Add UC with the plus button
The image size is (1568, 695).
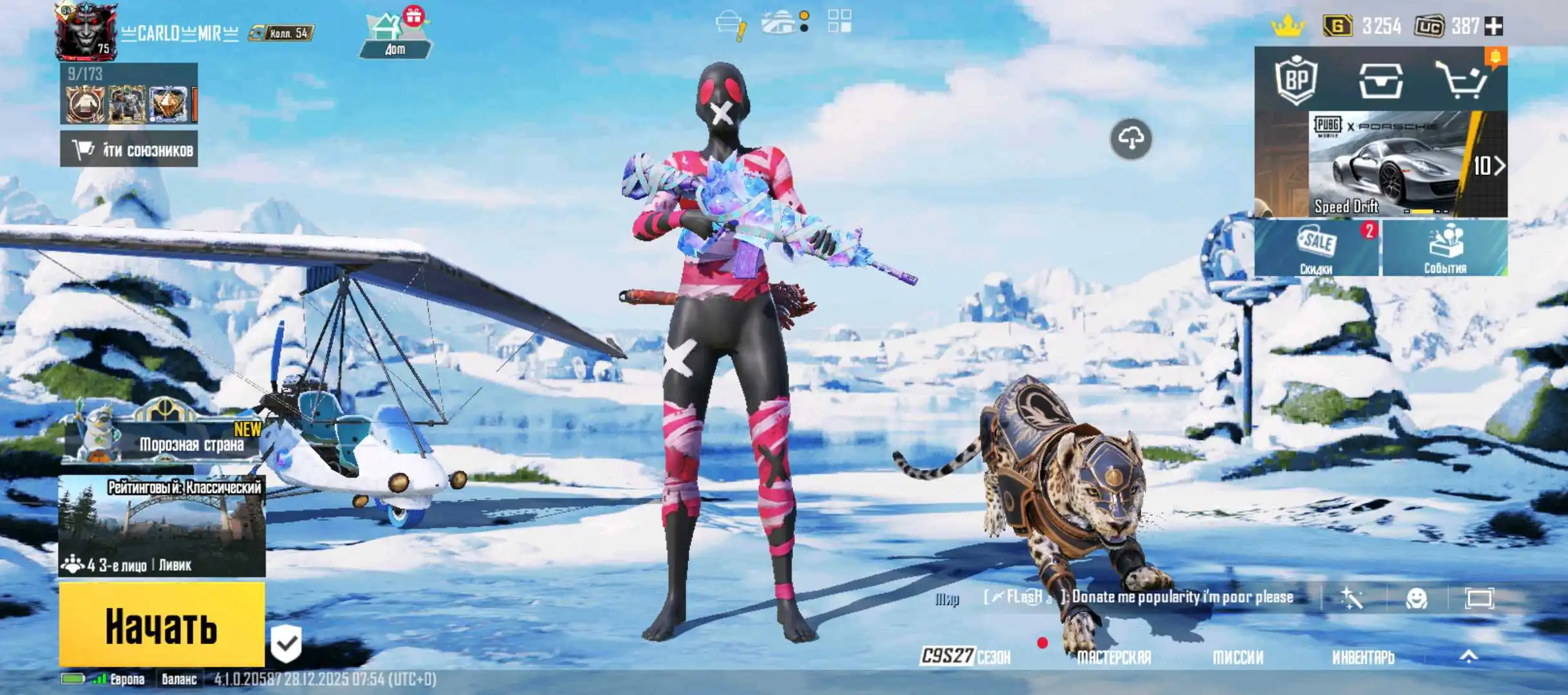(x=1493, y=26)
